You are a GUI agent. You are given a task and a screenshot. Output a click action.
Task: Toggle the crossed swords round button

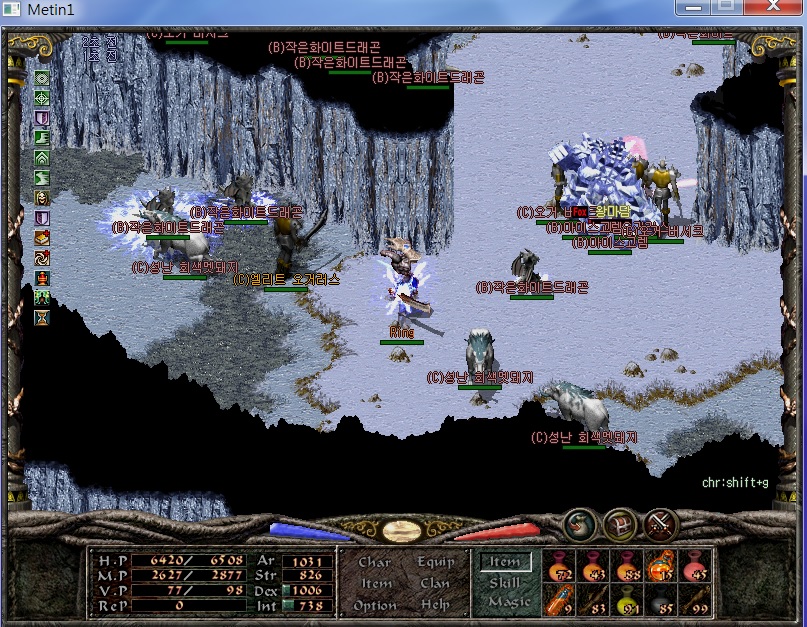pyautogui.click(x=661, y=523)
